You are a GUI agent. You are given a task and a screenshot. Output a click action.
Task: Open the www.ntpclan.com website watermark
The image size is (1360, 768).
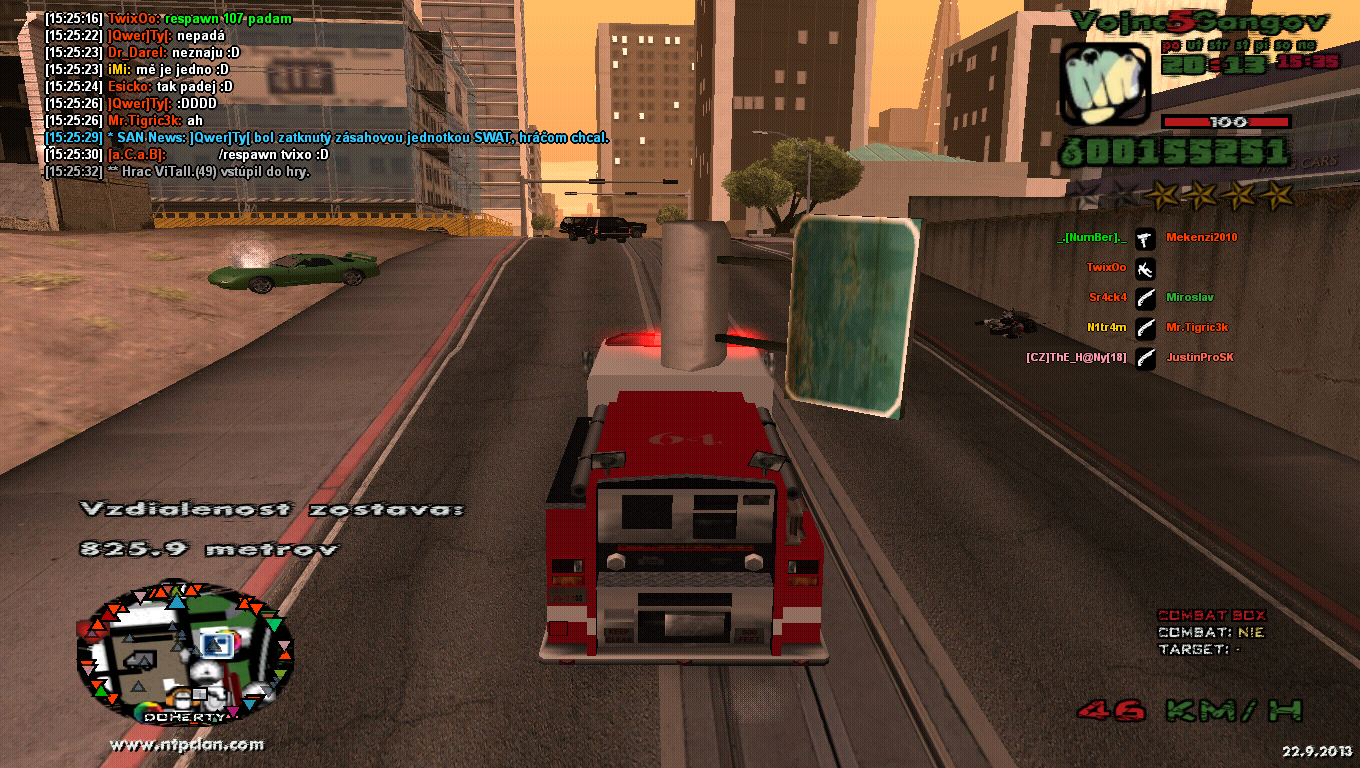tap(187, 745)
